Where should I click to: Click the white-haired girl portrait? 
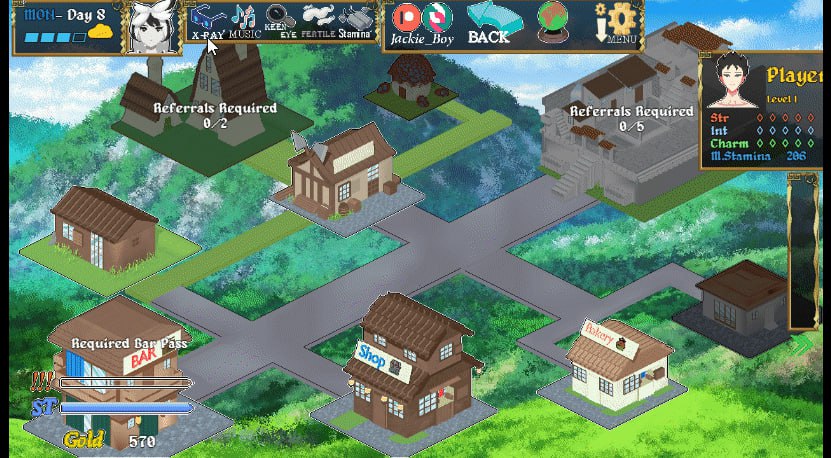tap(153, 27)
